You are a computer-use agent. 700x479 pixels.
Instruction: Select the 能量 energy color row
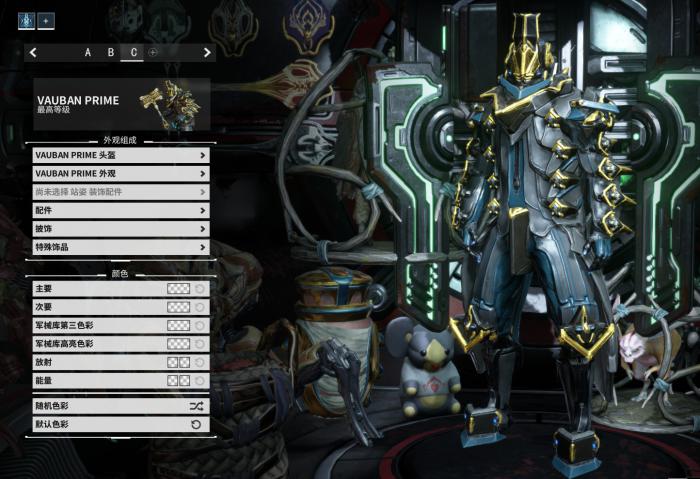click(x=121, y=380)
